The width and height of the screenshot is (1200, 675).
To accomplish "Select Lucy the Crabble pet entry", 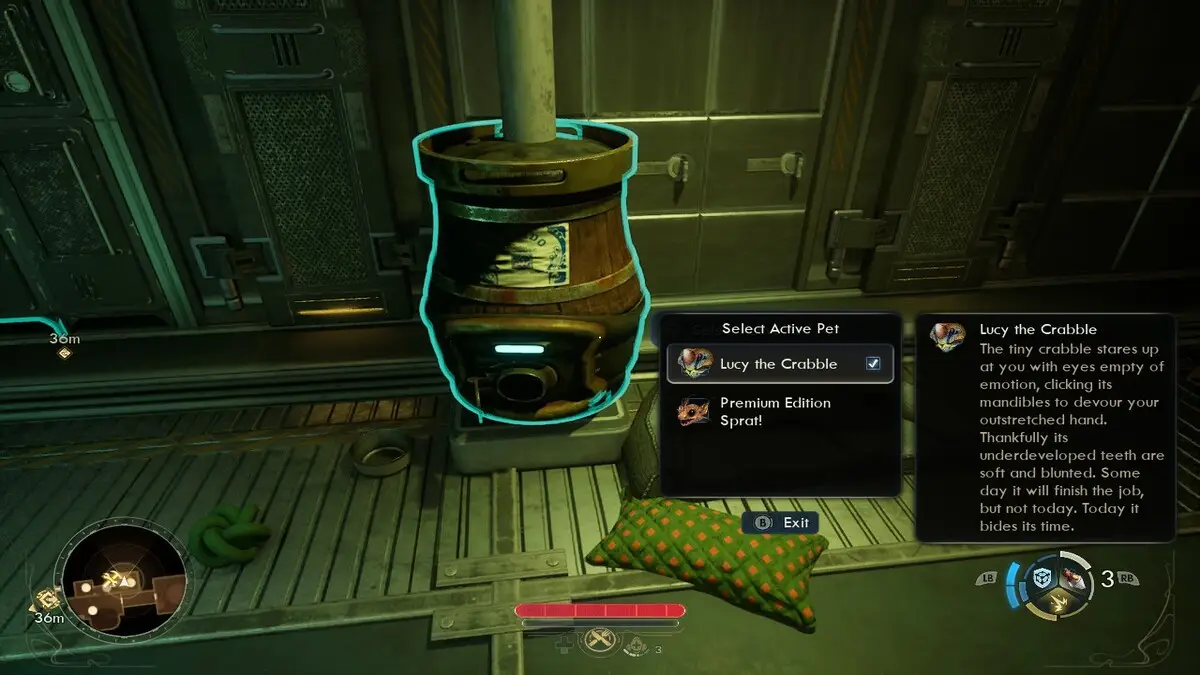I will click(778, 364).
